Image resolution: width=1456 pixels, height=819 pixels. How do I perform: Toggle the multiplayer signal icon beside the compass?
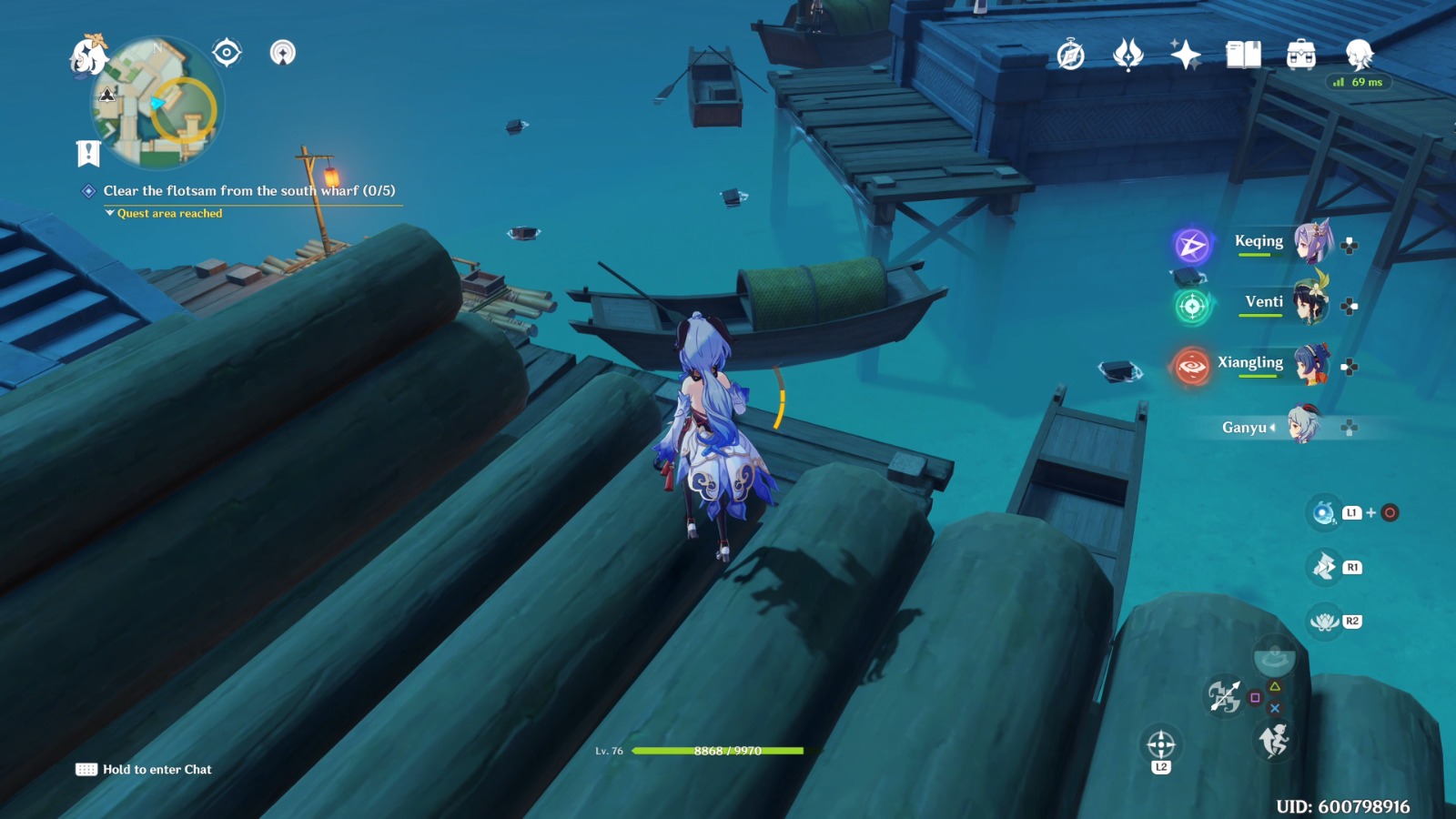tap(284, 53)
